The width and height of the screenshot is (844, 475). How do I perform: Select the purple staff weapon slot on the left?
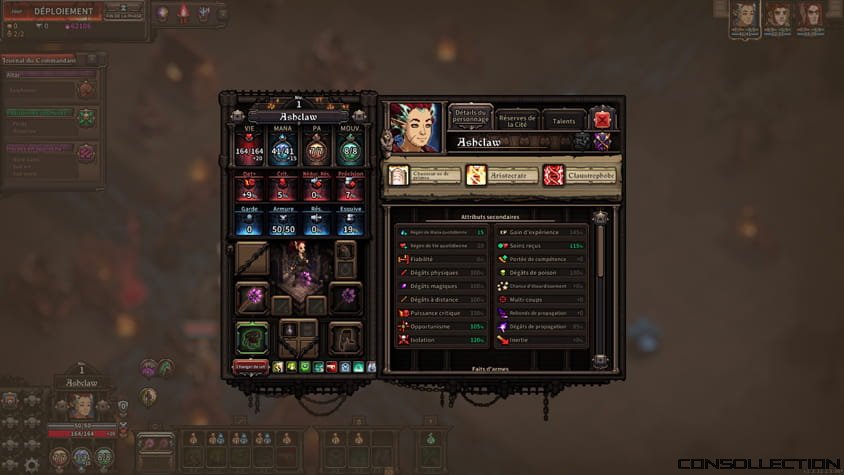pos(252,297)
